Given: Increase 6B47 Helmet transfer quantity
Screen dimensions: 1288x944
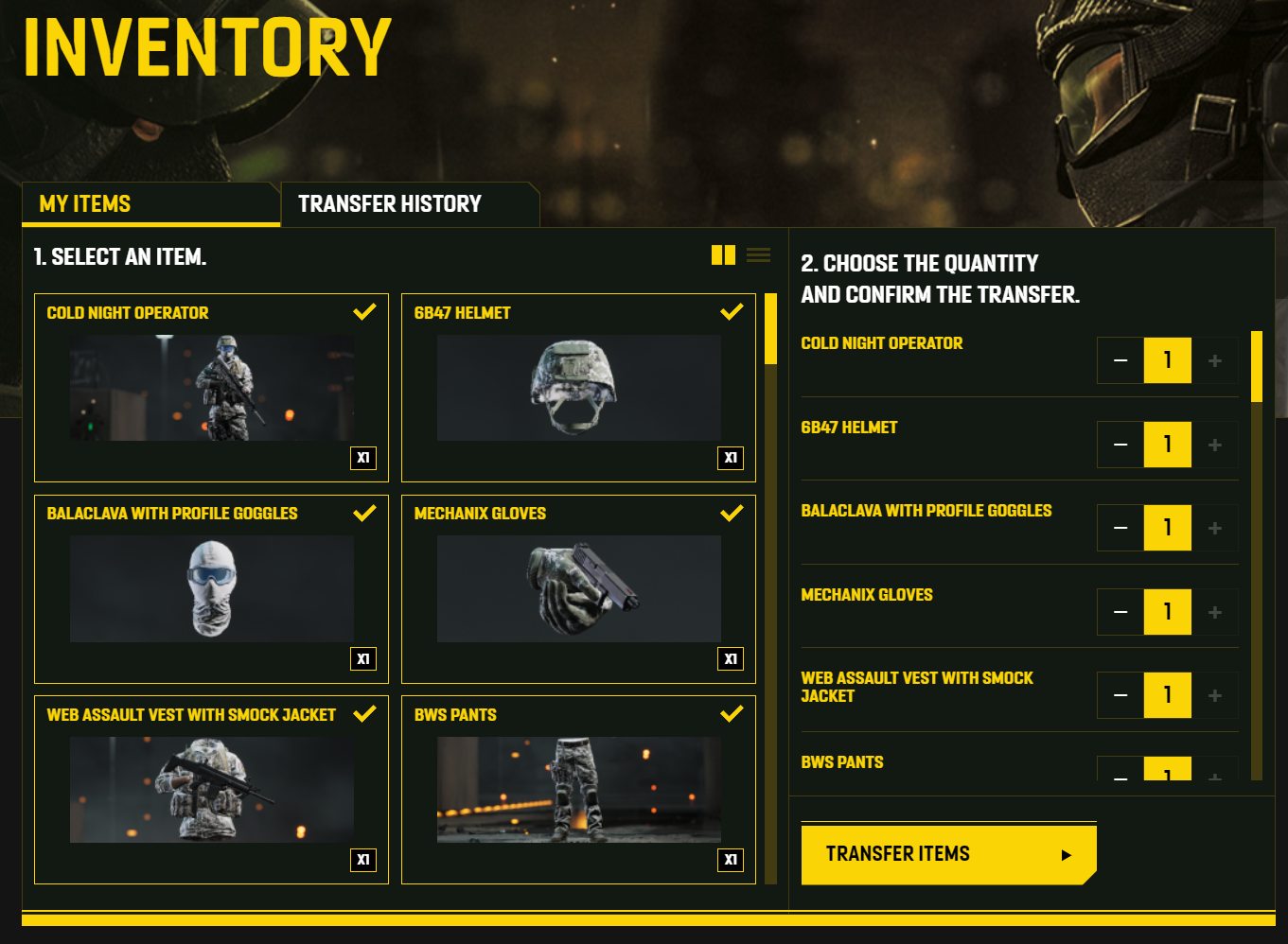Looking at the screenshot, I should pos(1215,445).
